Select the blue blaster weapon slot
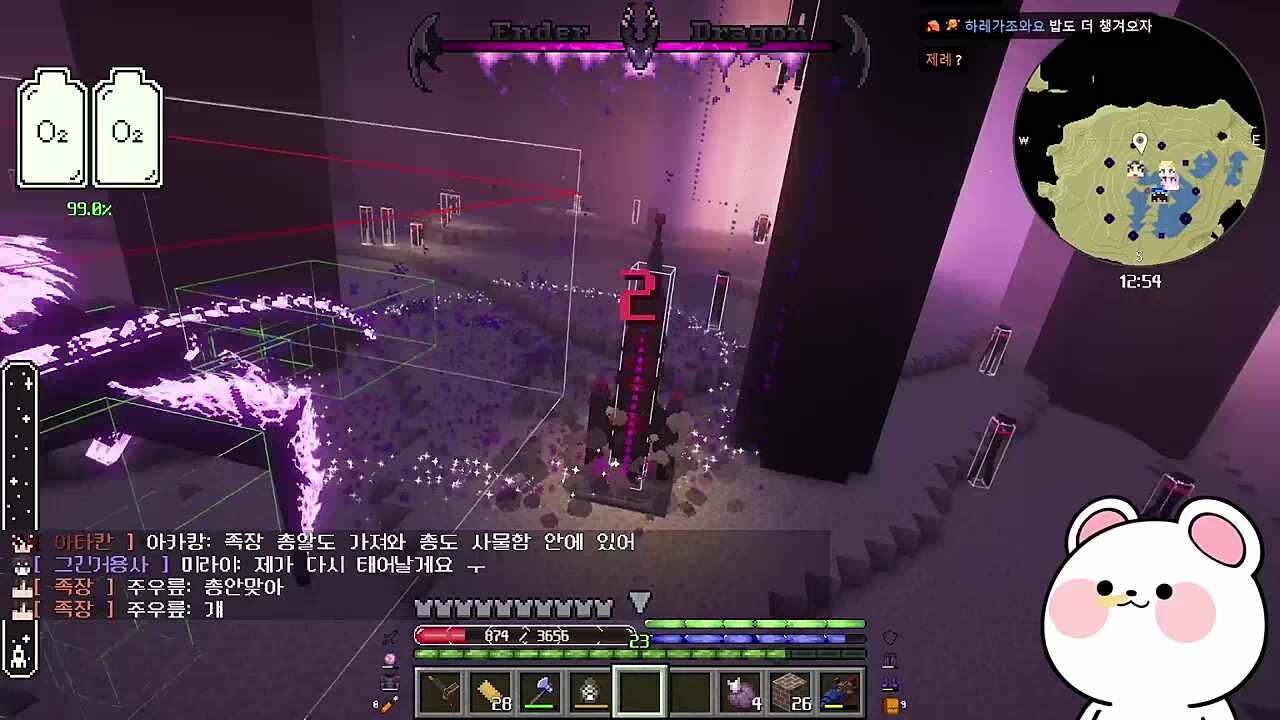This screenshot has width=1280, height=720. [840, 691]
